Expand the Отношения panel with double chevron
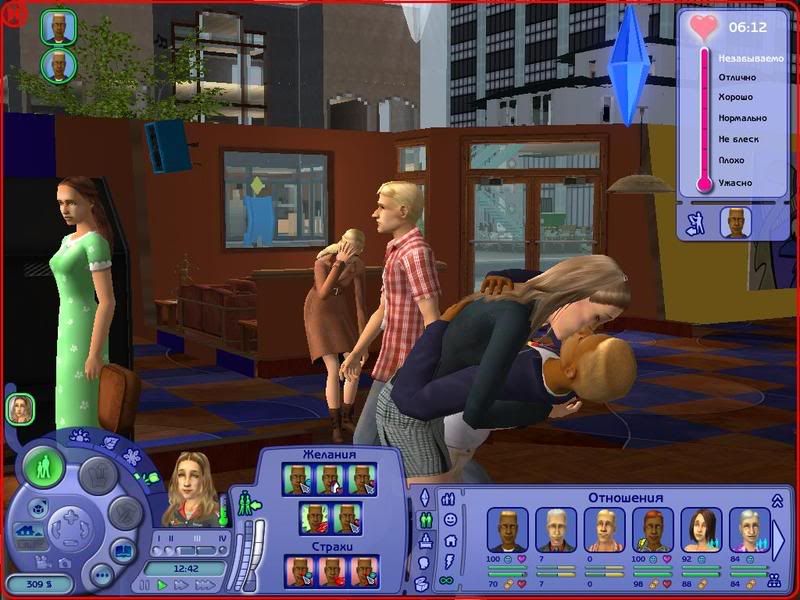 (x=777, y=500)
